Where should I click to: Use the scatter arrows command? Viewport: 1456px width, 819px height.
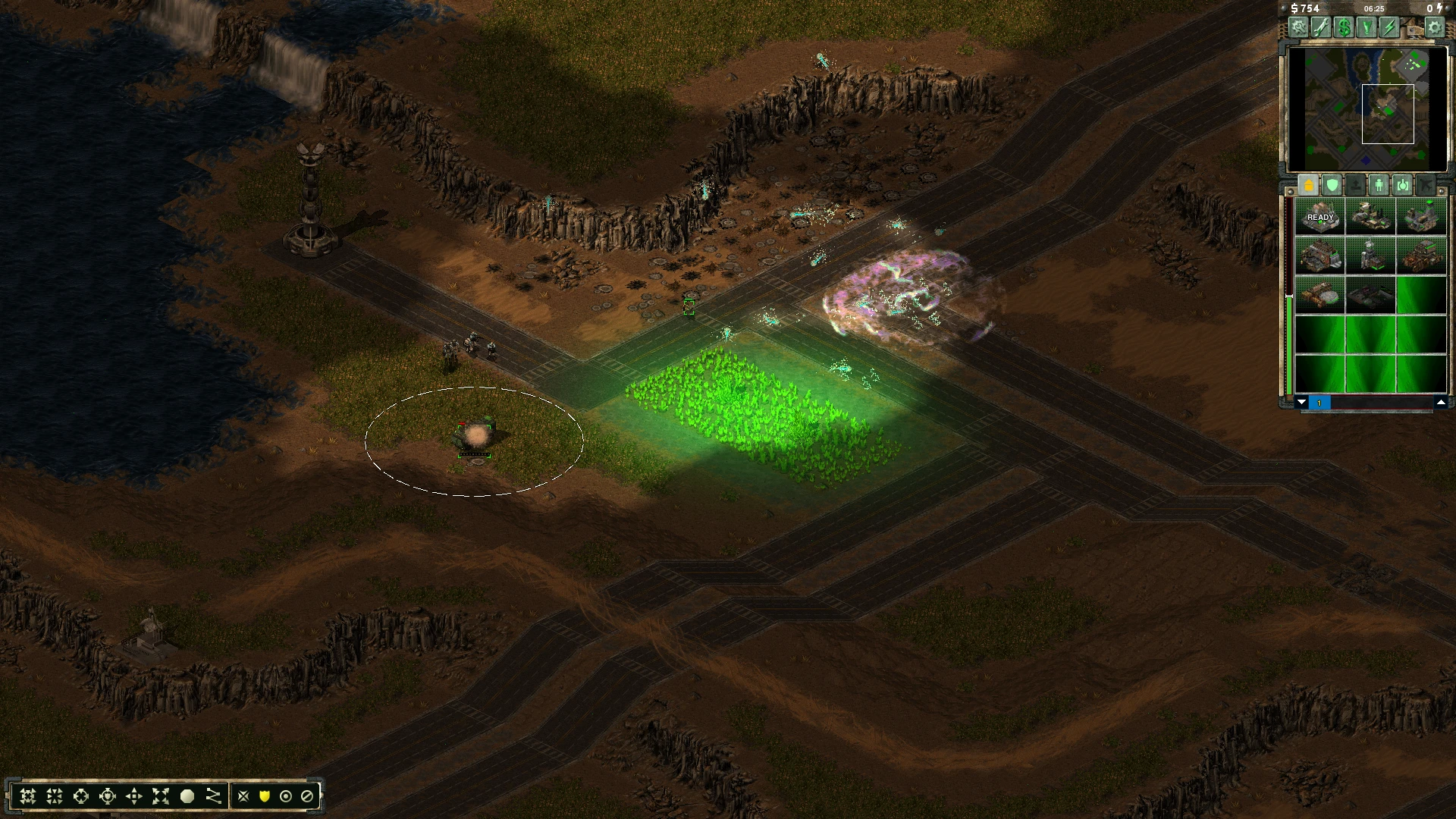(161, 796)
